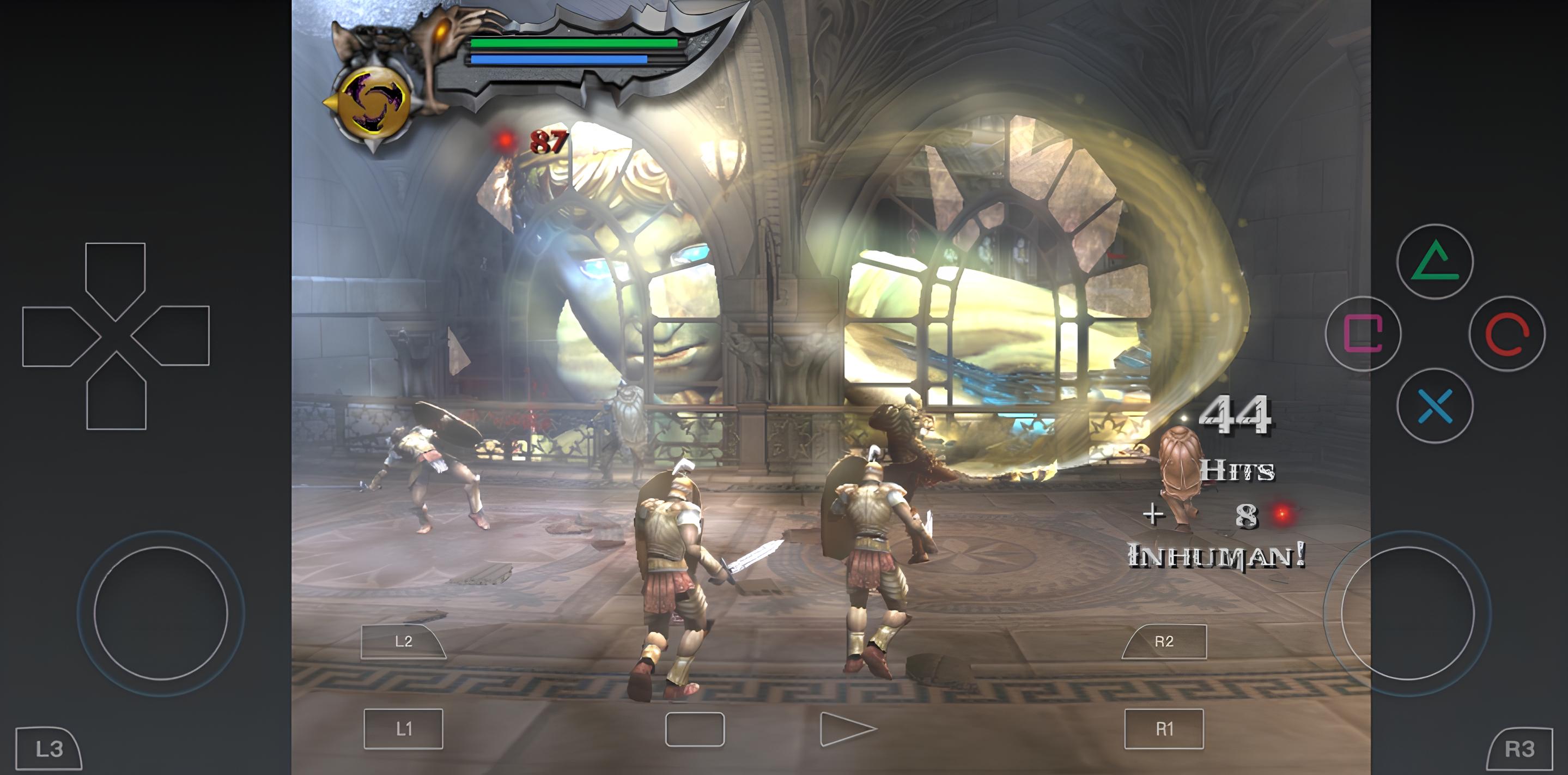
Task: Tap the rectangular Select overlay button
Action: click(x=695, y=729)
